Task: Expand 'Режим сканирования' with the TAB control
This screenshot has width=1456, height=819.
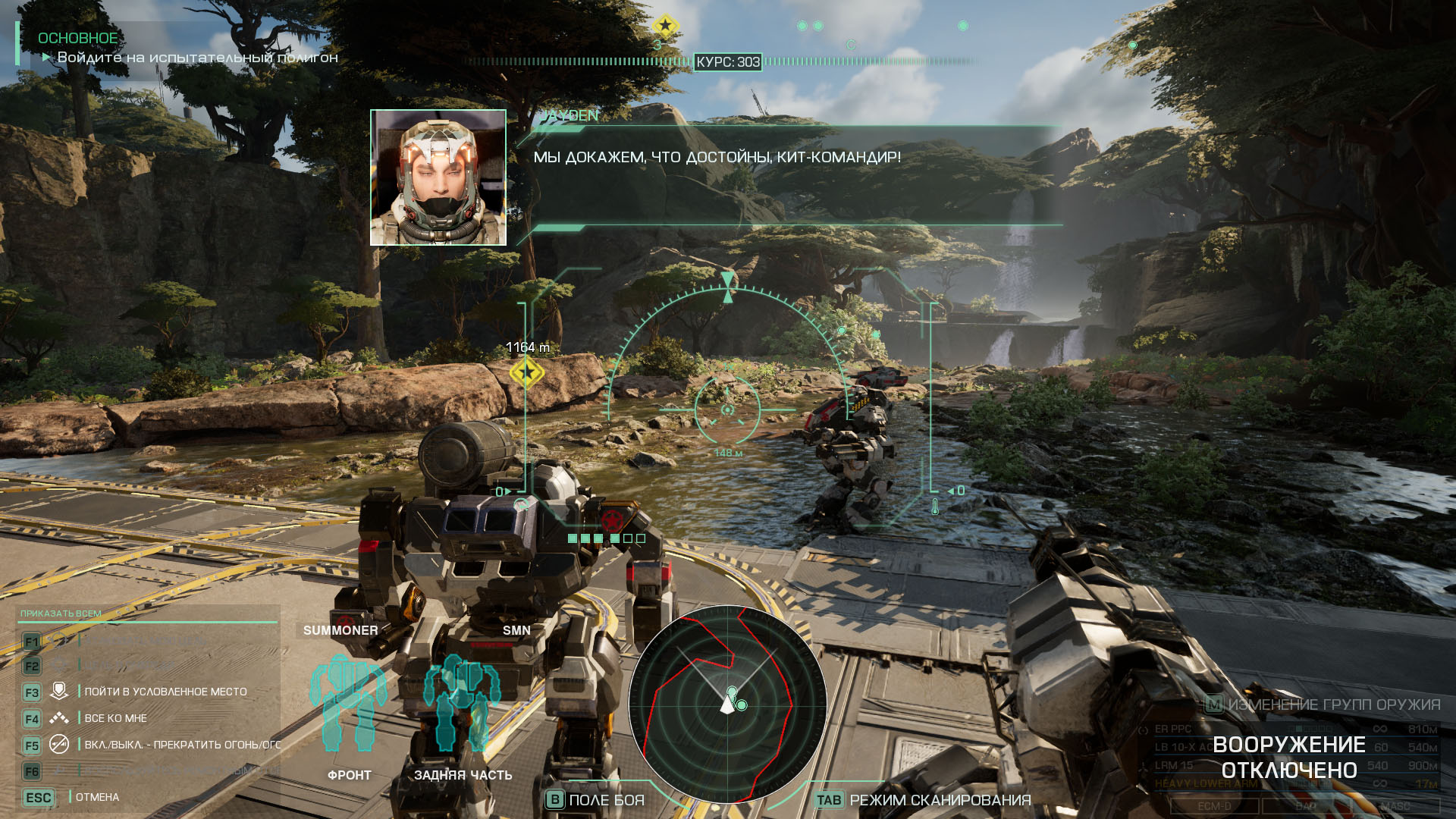Action: [x=829, y=799]
